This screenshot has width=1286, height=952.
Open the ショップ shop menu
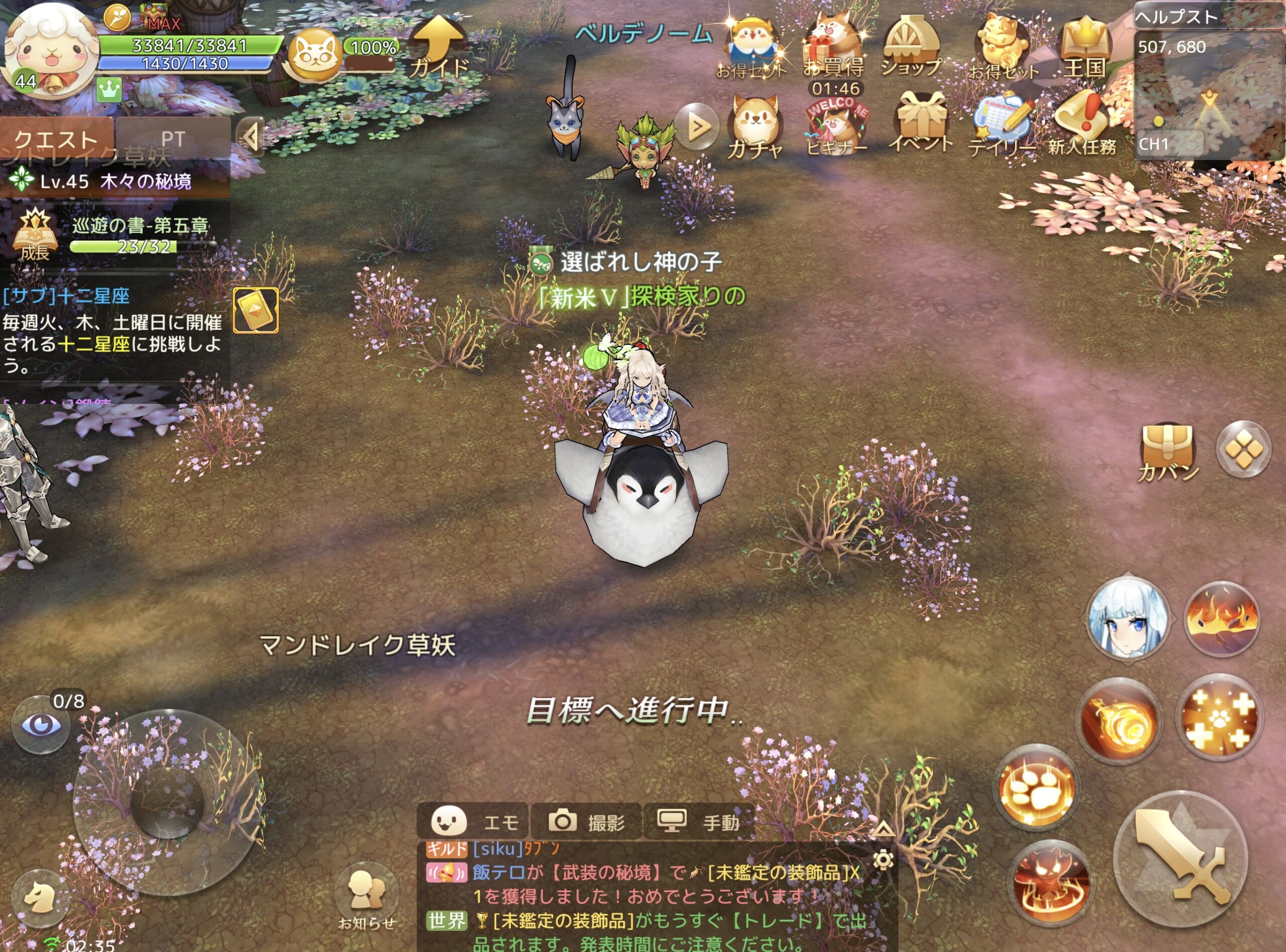click(910, 47)
